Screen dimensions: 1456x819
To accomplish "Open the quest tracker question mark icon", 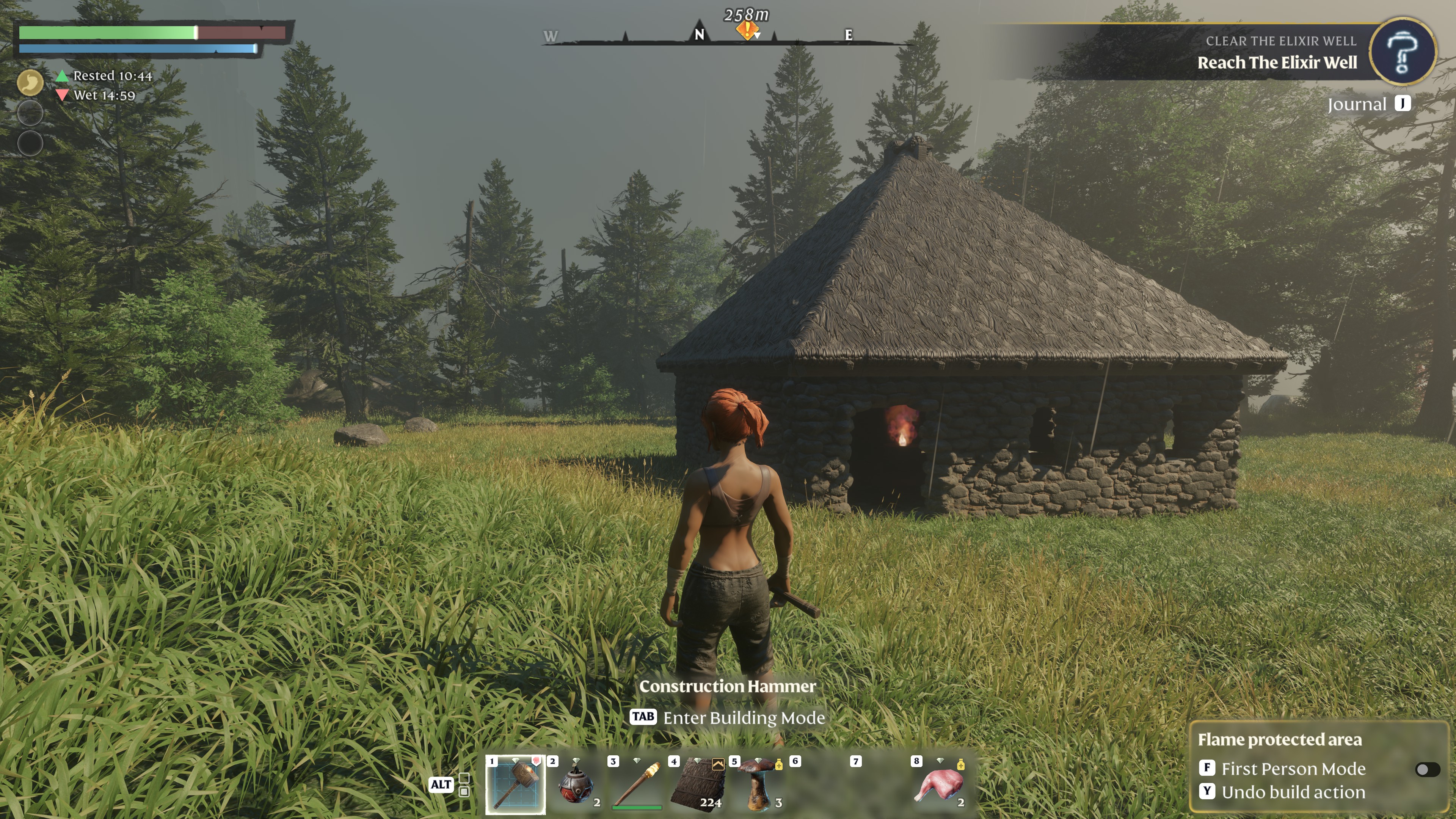I will tap(1402, 52).
